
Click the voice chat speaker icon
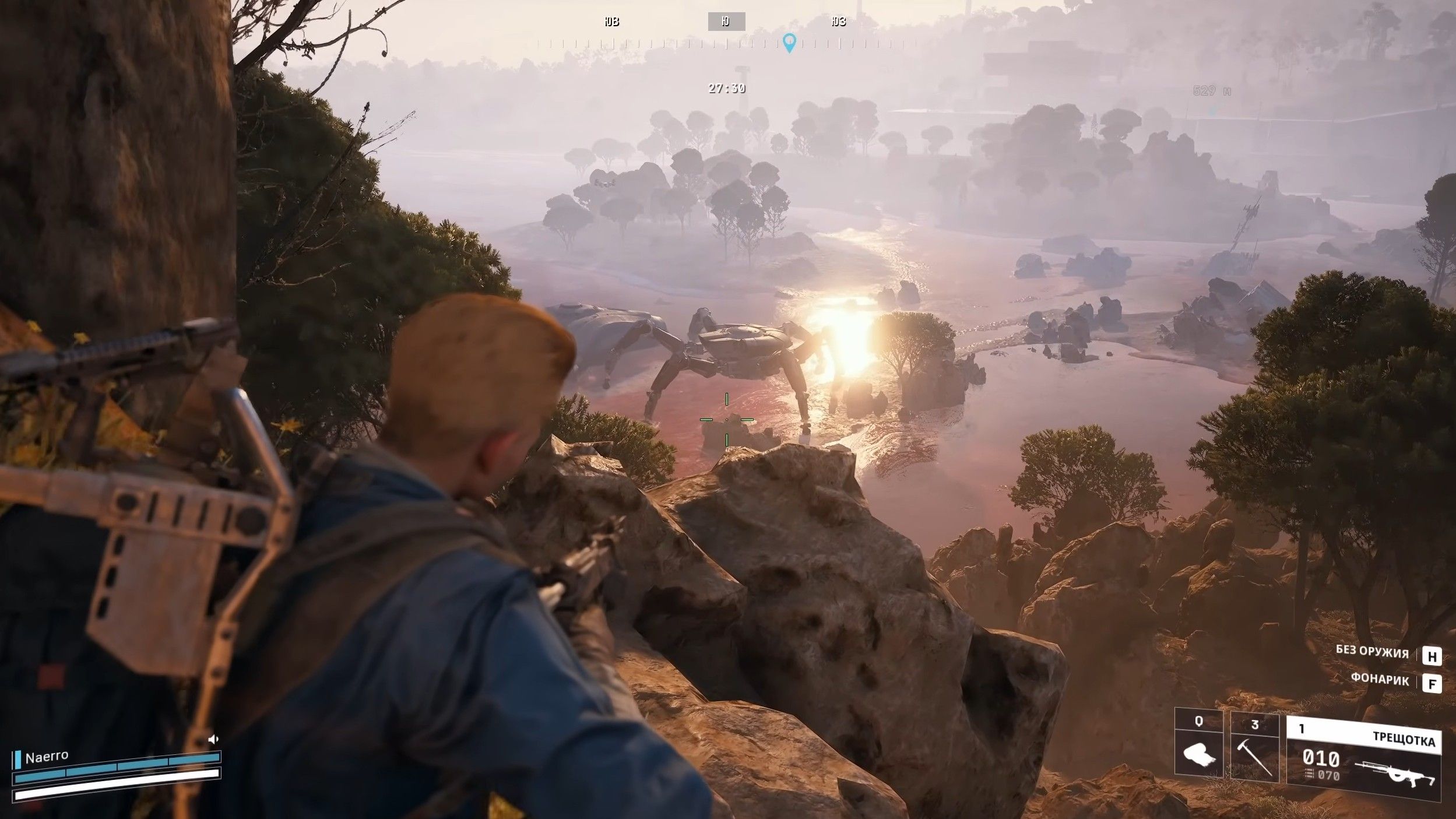(213, 739)
